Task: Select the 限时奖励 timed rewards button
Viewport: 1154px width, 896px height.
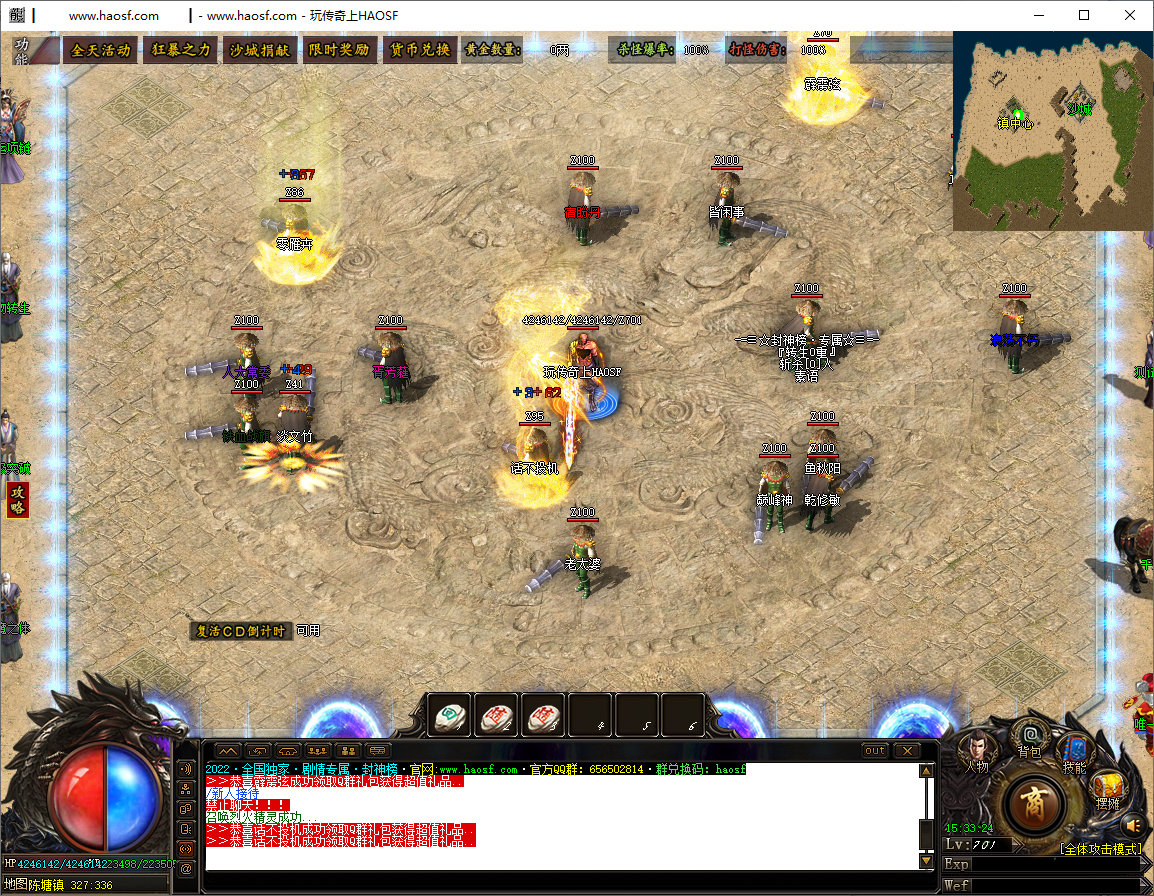Action: (339, 50)
